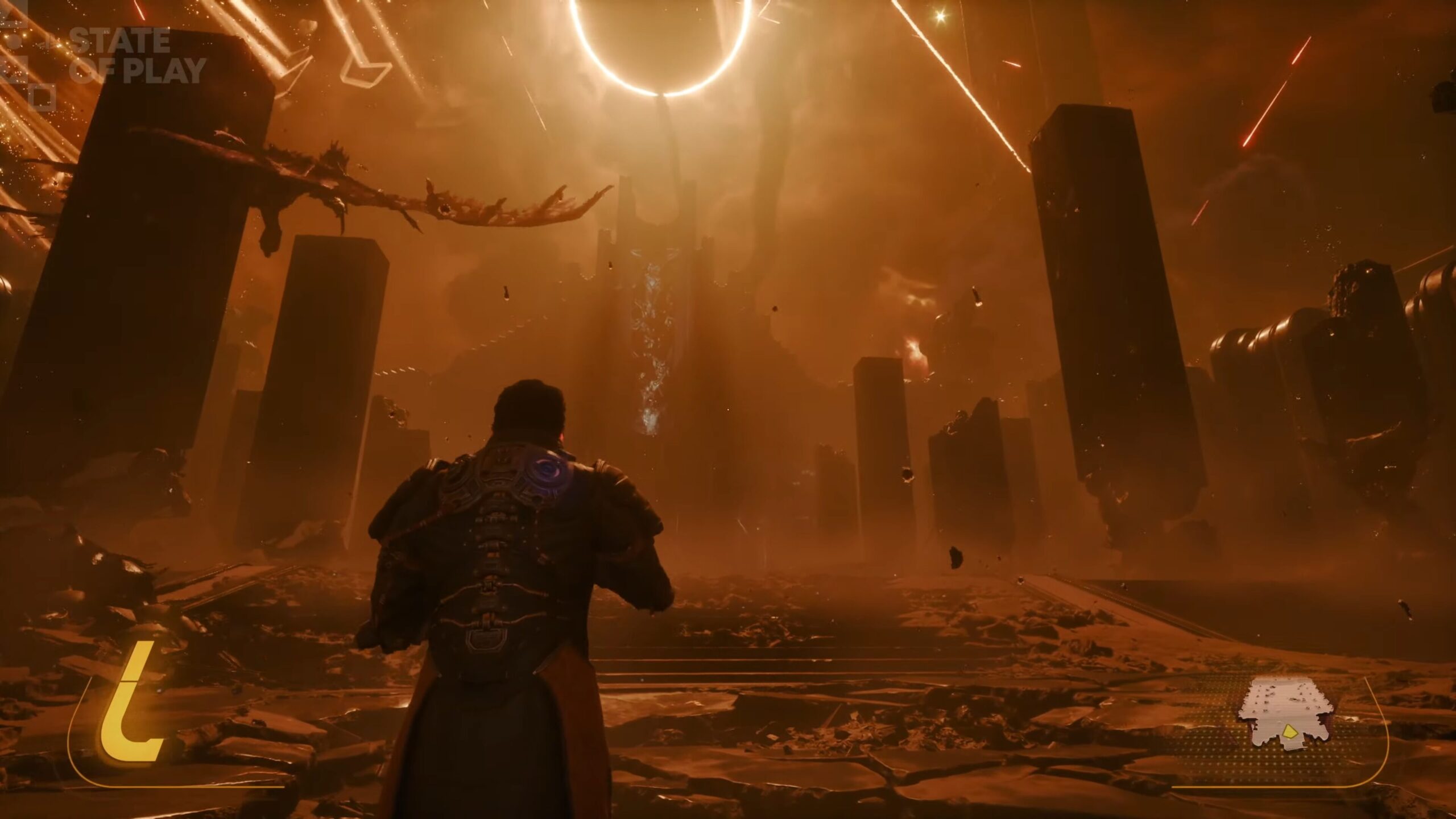Click the PlayStation square symbol in watermark
This screenshot has height=819, width=1456.
(43, 96)
